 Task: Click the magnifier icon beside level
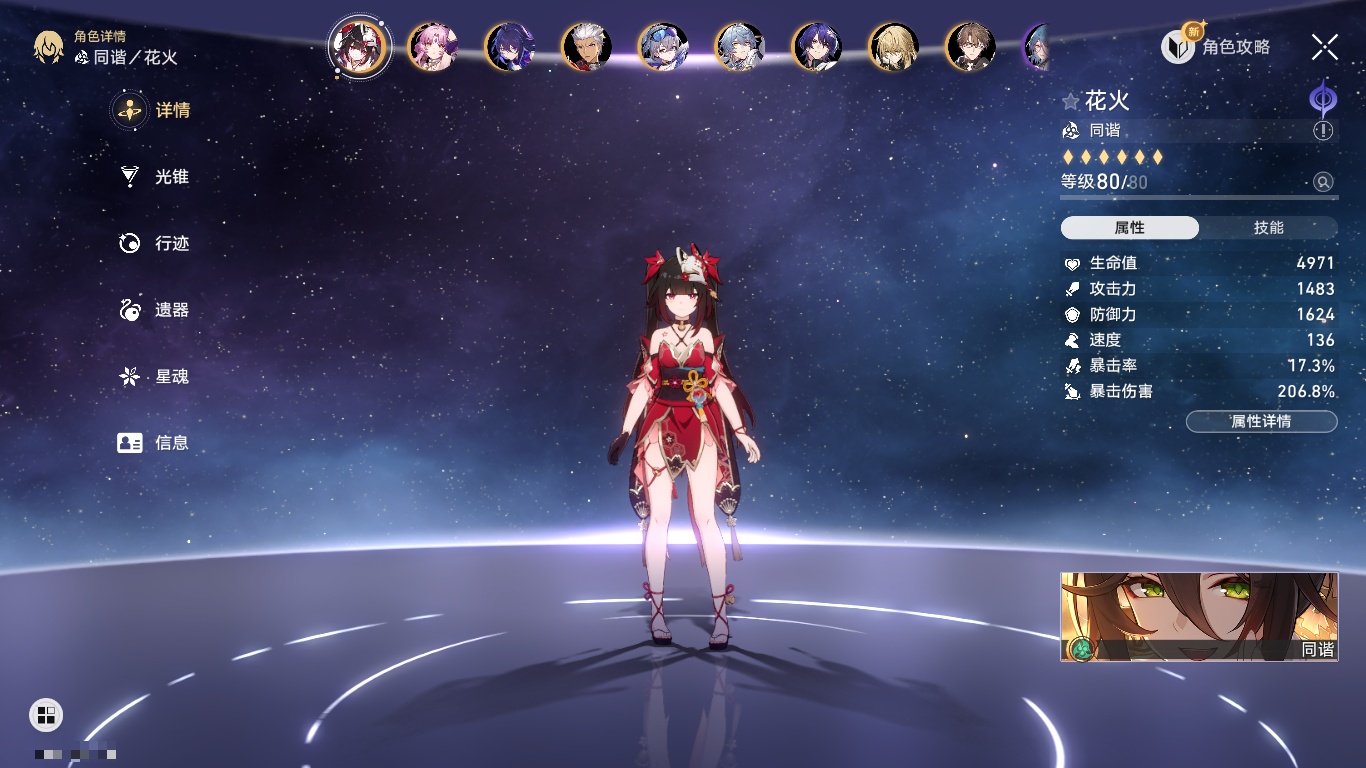[1323, 182]
